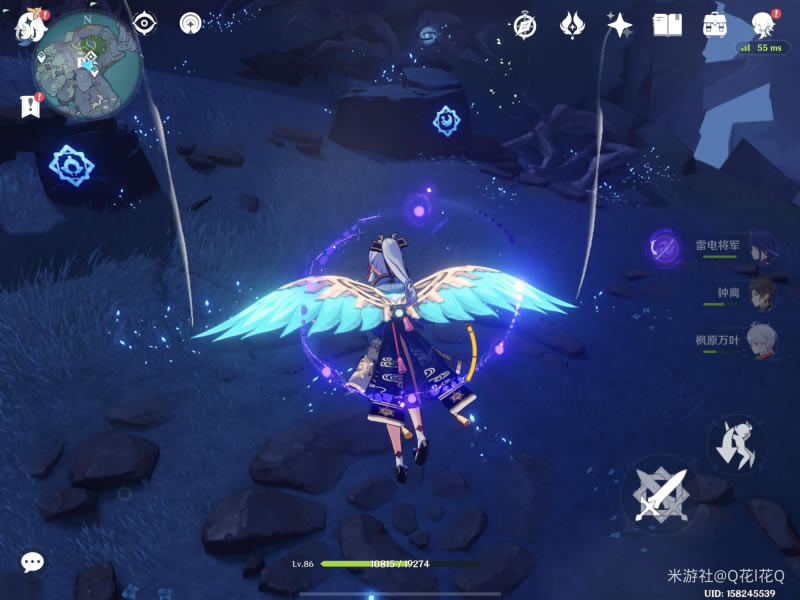
Task: Tap the purple skill icon beside 雷电将军
Action: 663,247
